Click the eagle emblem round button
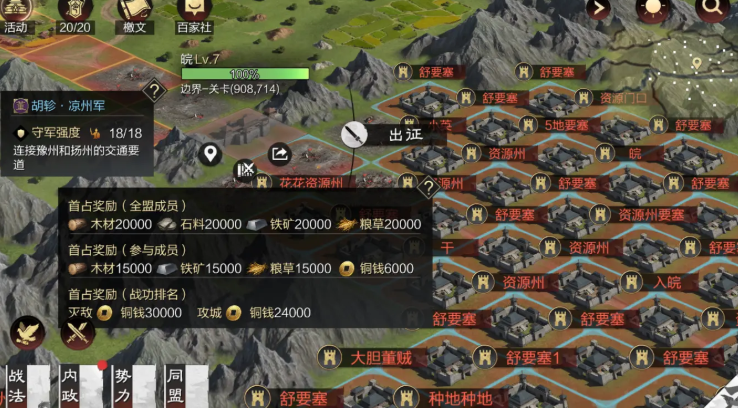 click(28, 333)
